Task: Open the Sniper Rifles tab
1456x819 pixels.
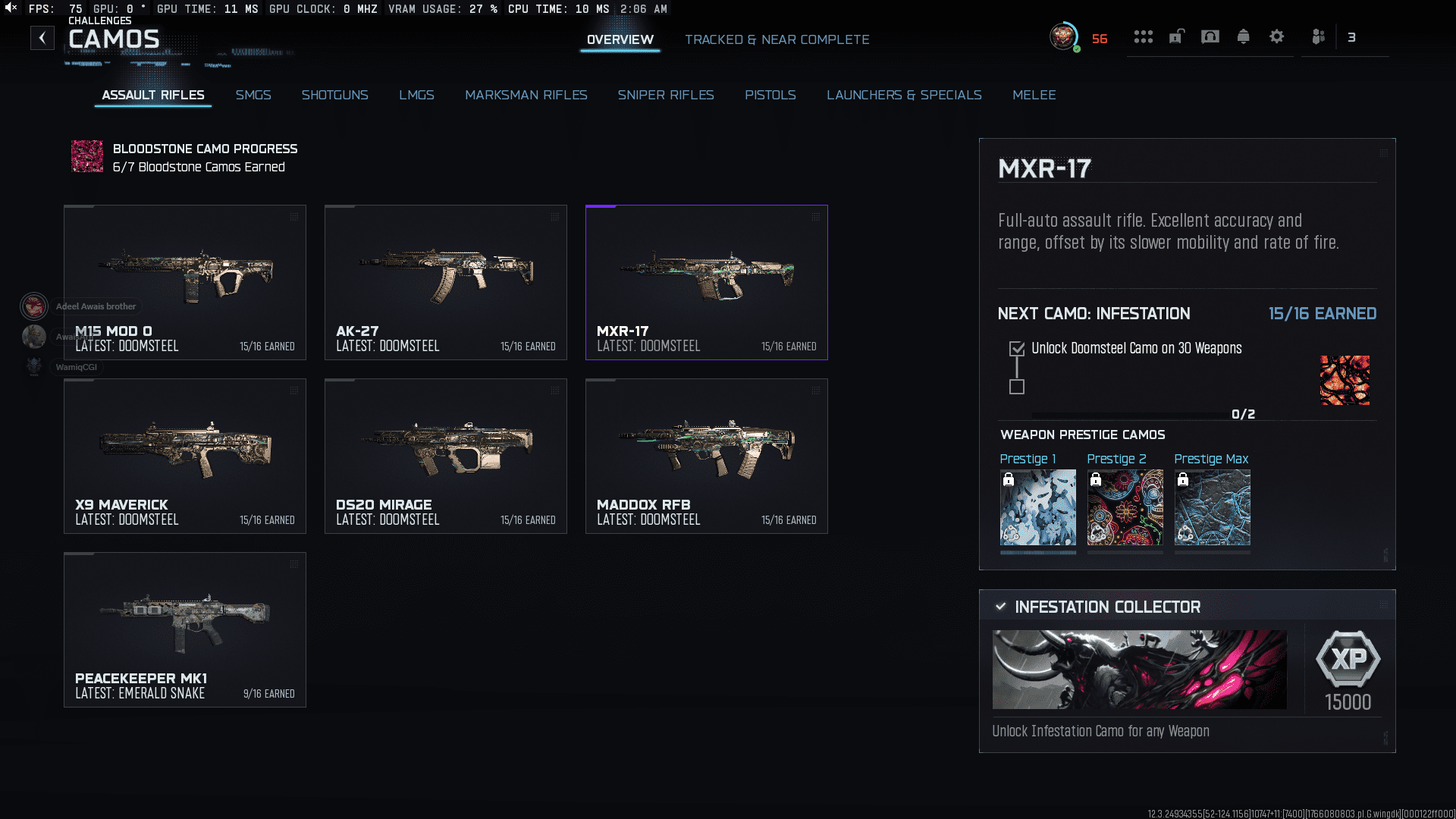Action: (x=665, y=95)
